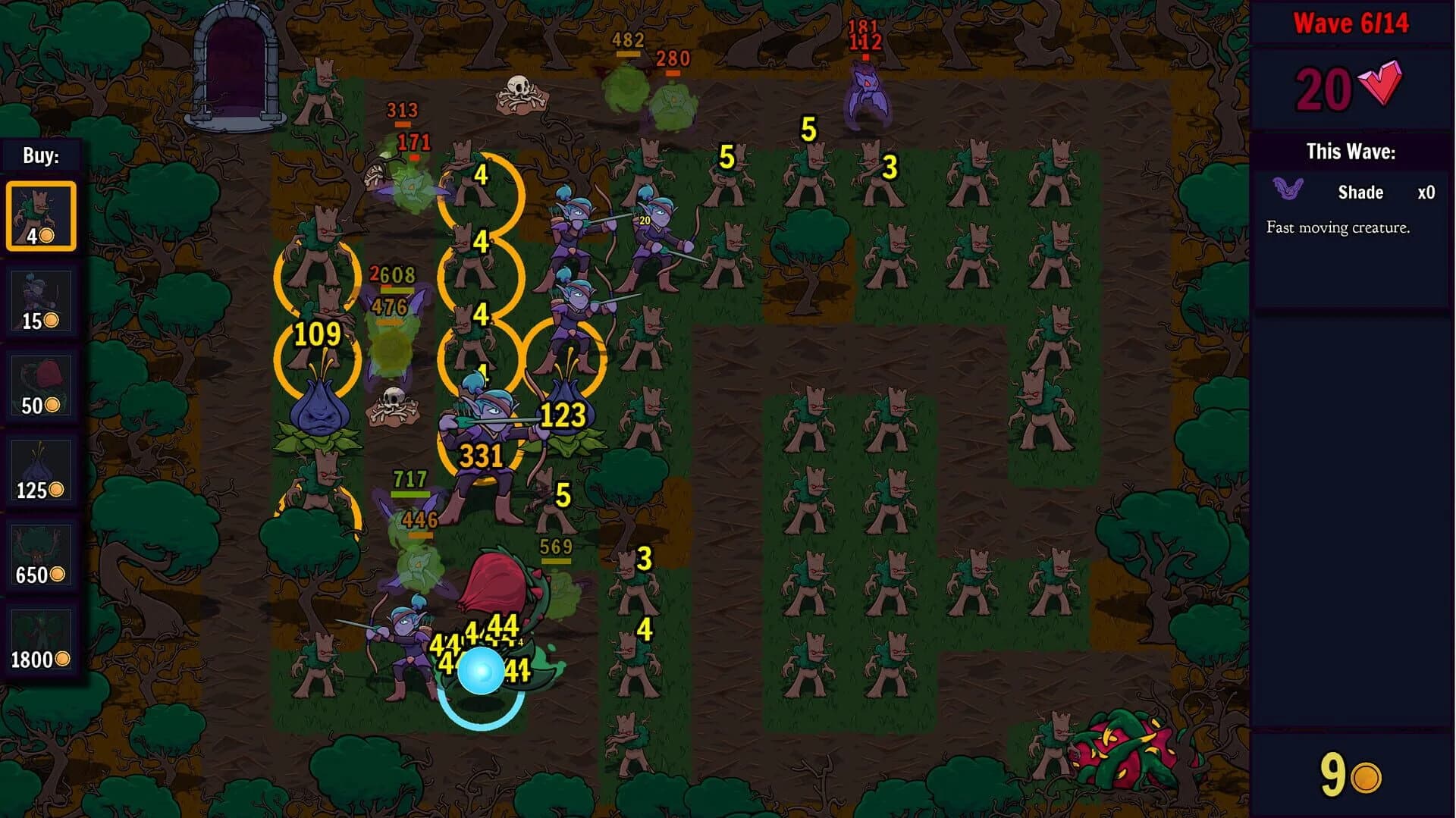Select the 15-coin elf archer from Buy panel

pos(42,300)
